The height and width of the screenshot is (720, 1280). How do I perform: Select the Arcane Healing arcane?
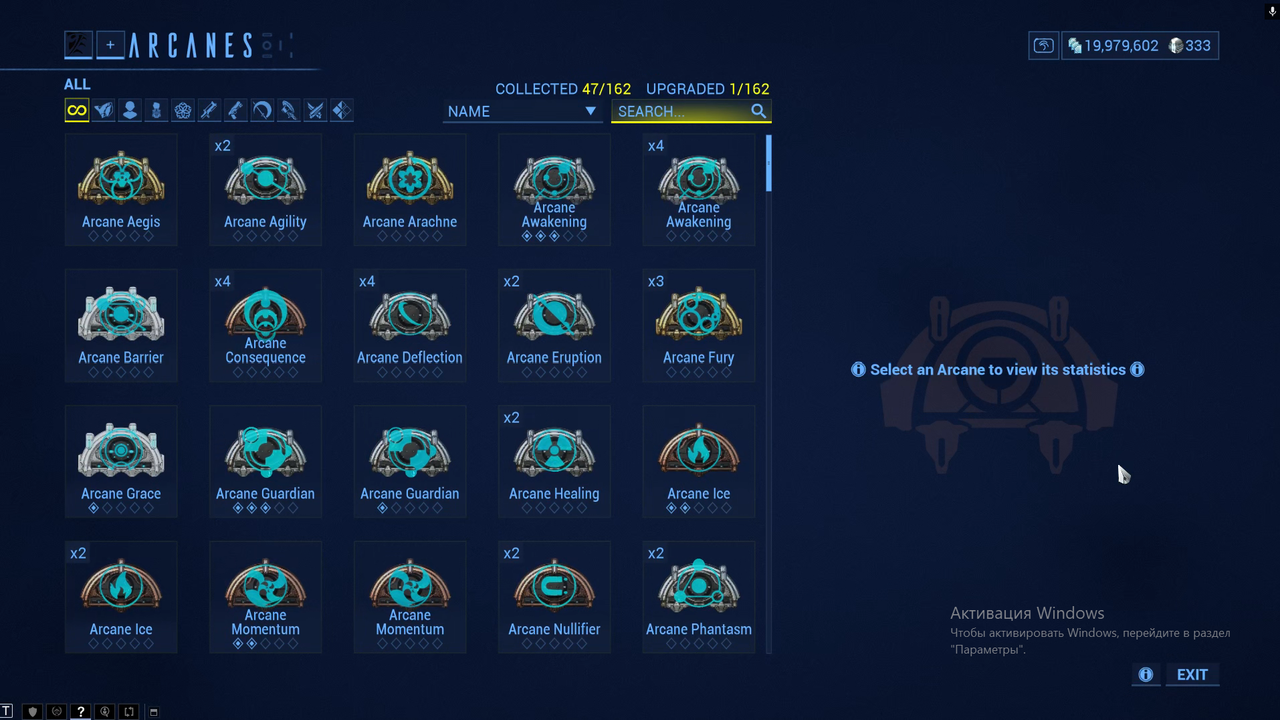click(x=554, y=461)
